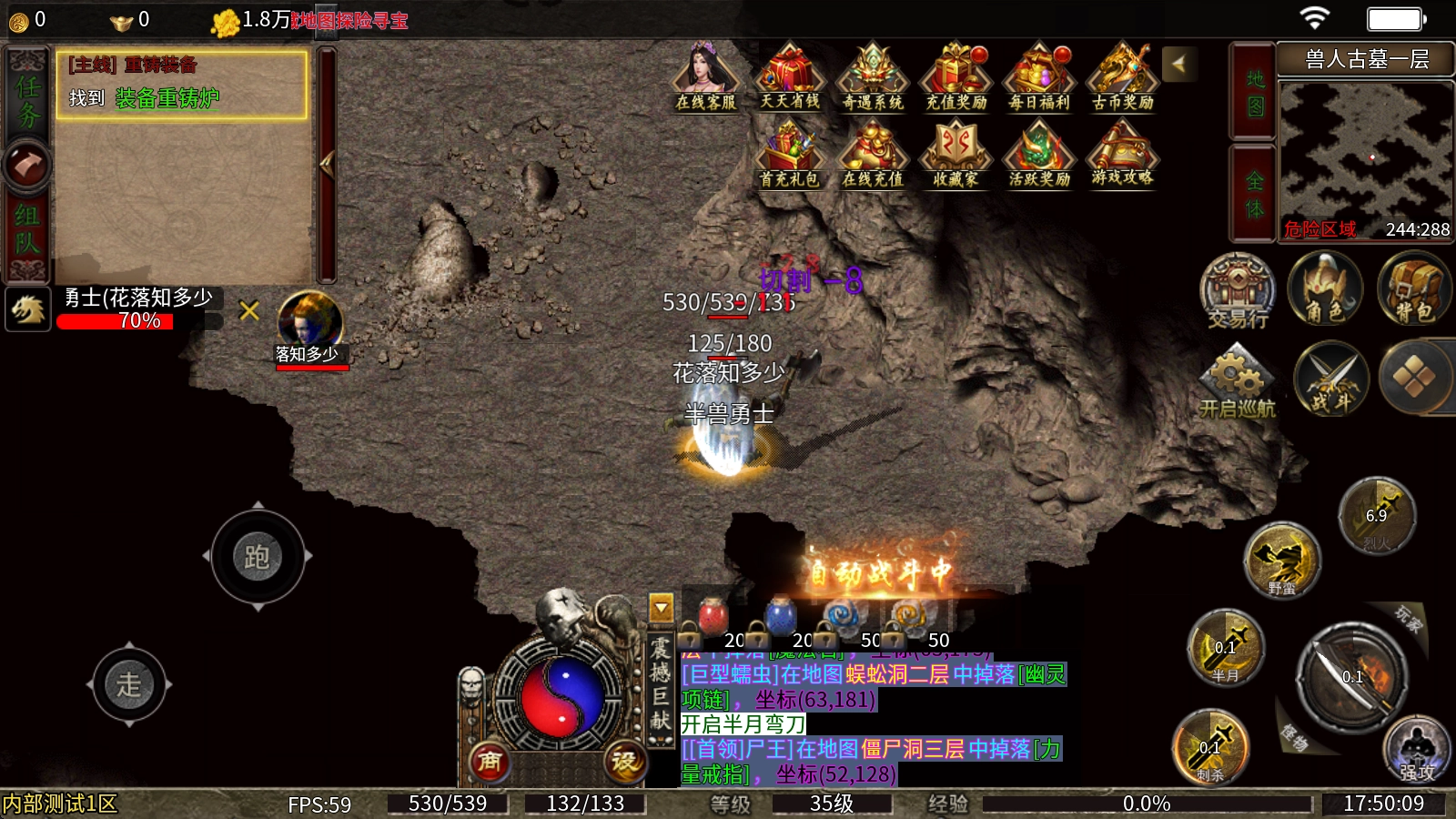
Task: Open the 首充礼包 first-recharge gift pack
Action: [x=789, y=155]
